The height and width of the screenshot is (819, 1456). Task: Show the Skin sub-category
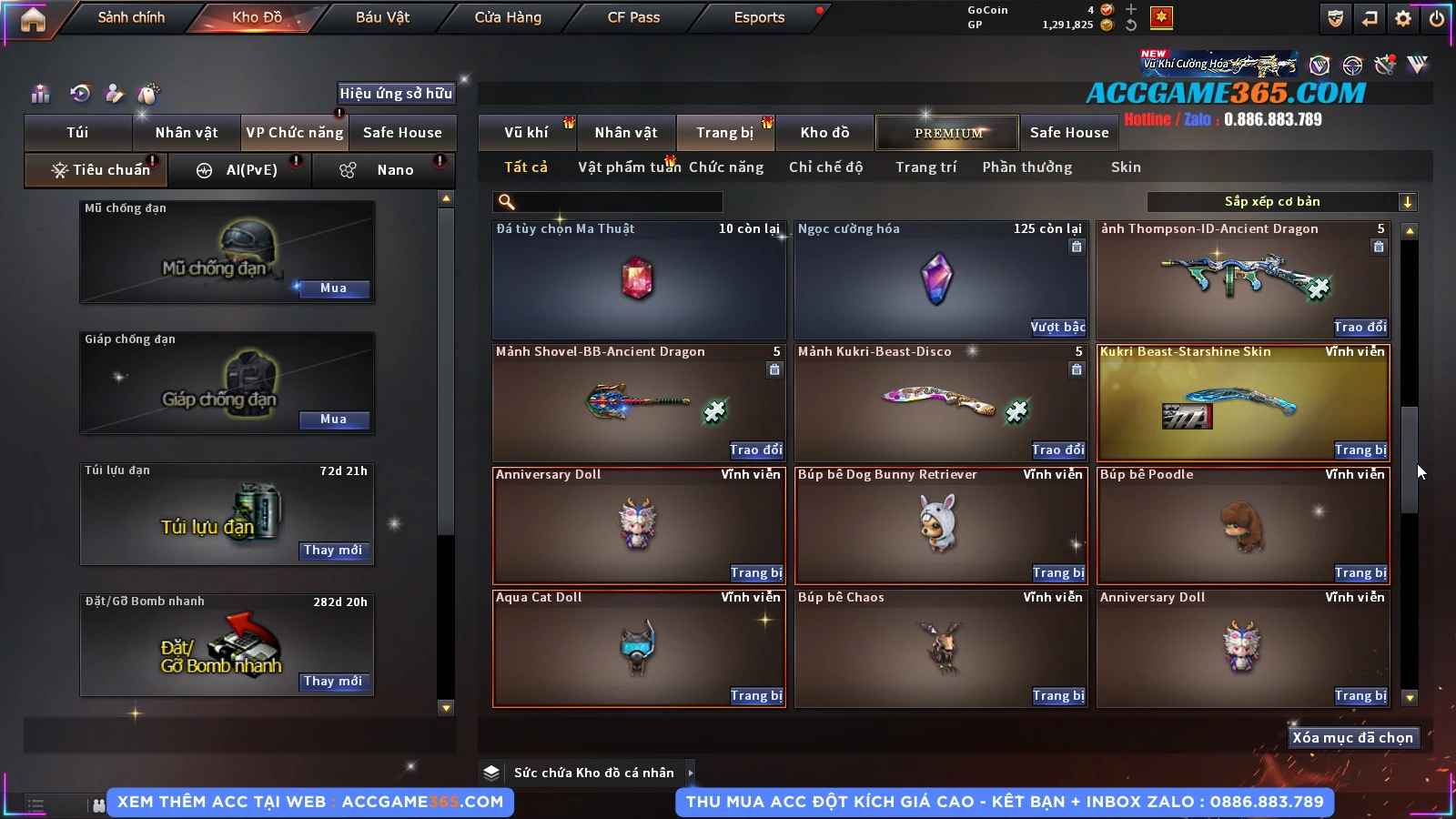1126,167
